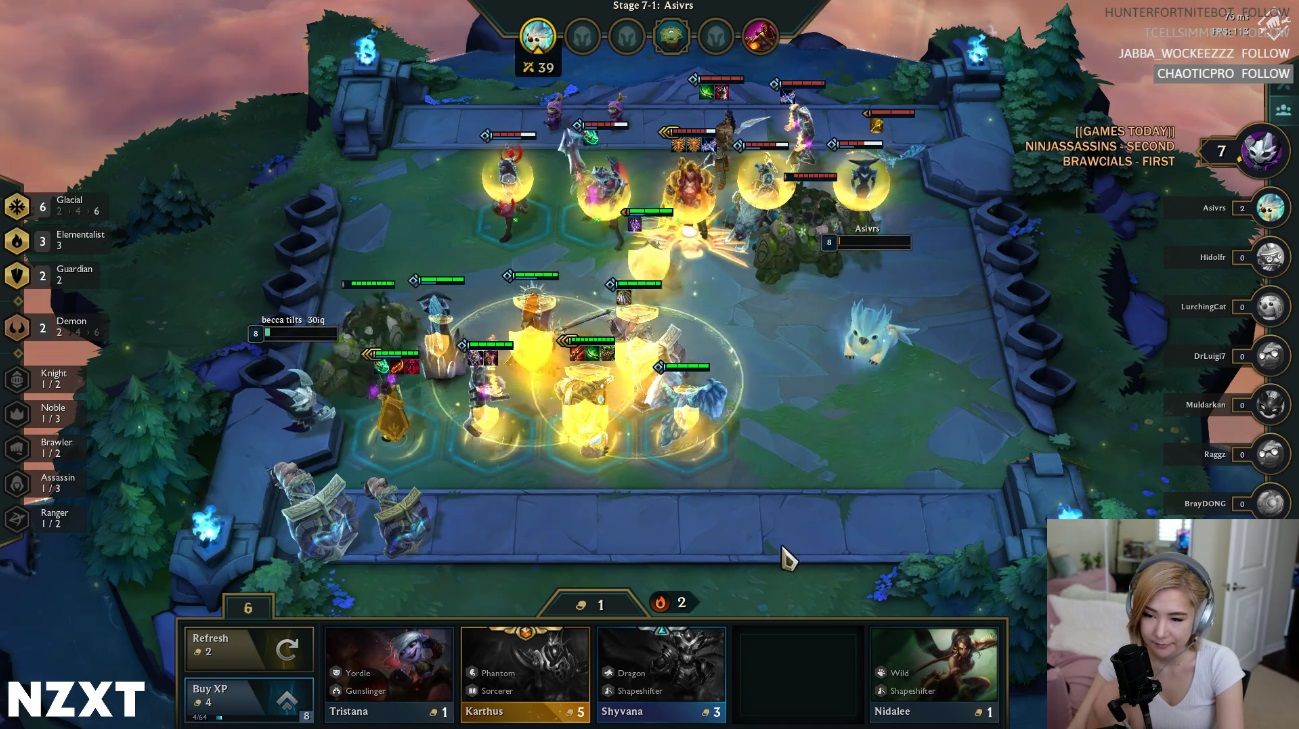View player Asivrs's board

[x=1270, y=208]
